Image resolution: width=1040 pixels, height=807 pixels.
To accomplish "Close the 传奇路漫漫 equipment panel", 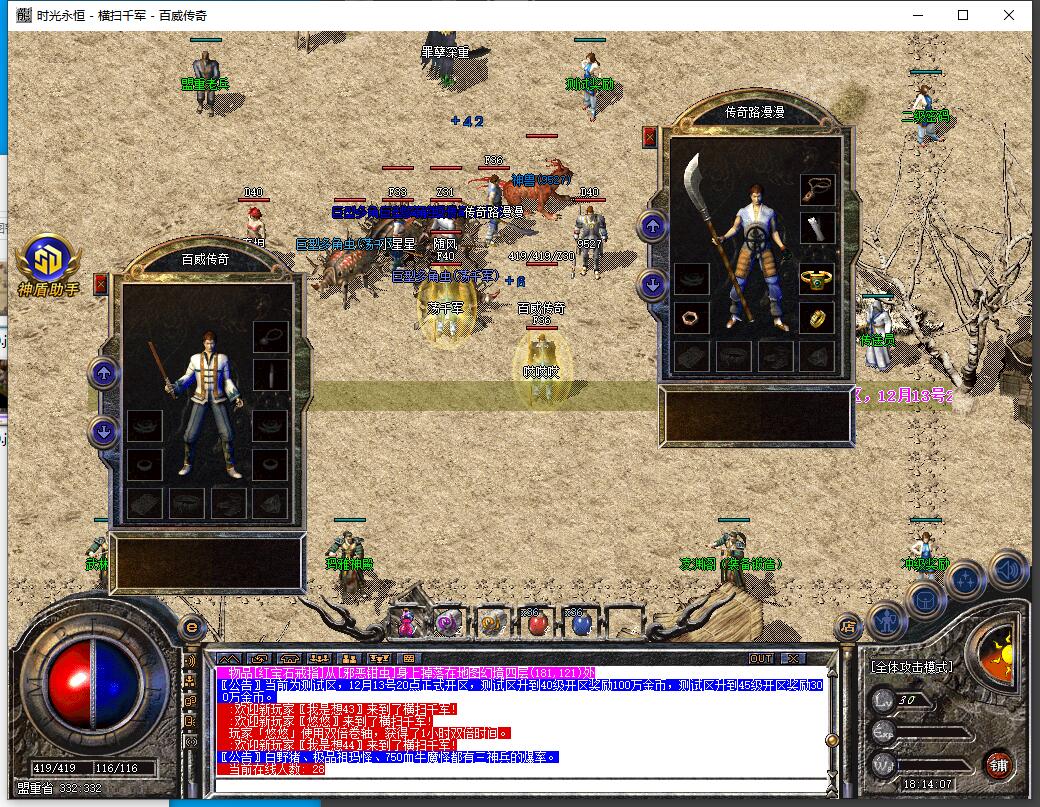I will tap(650, 137).
